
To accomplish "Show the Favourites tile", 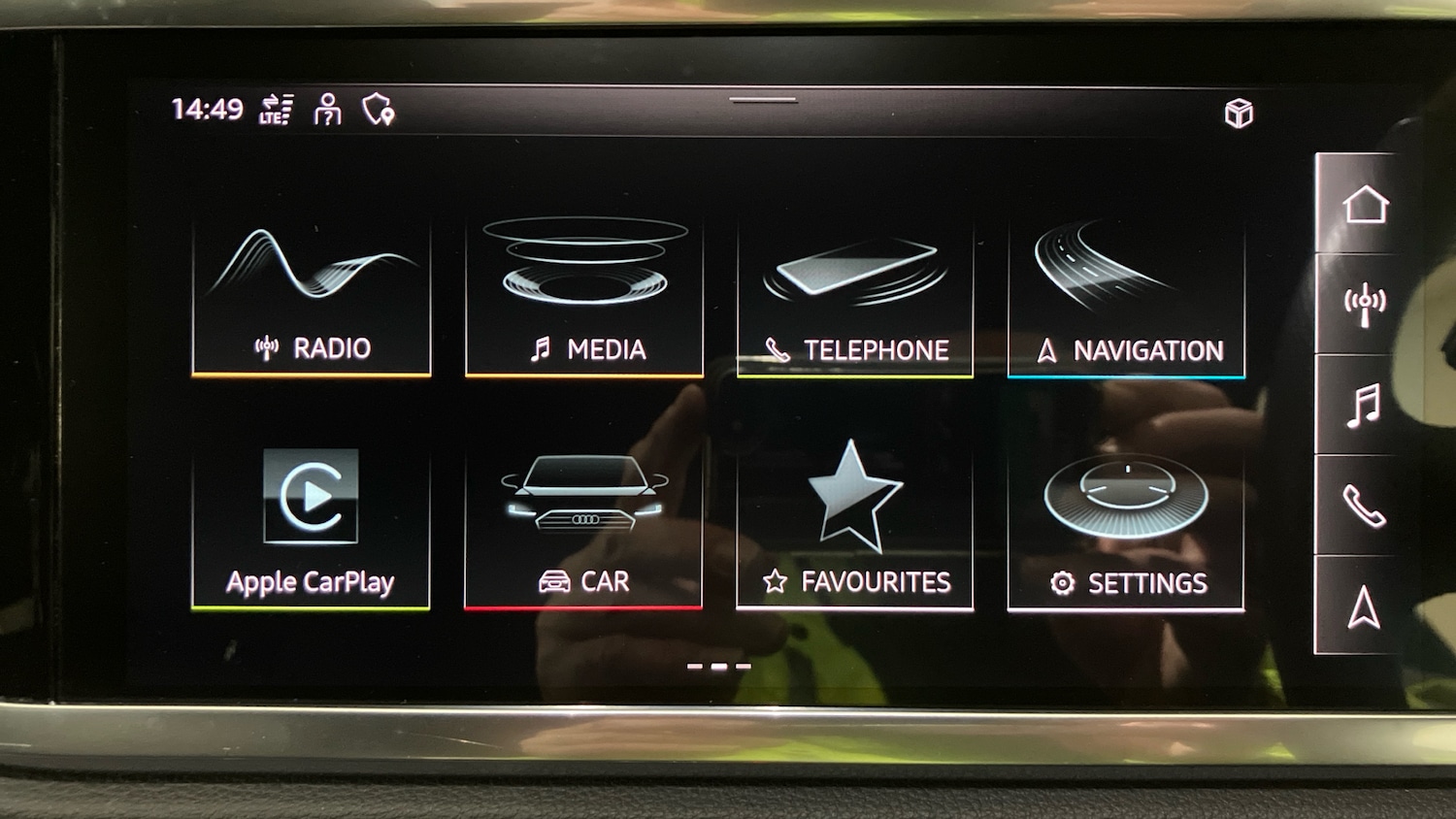I will click(855, 529).
